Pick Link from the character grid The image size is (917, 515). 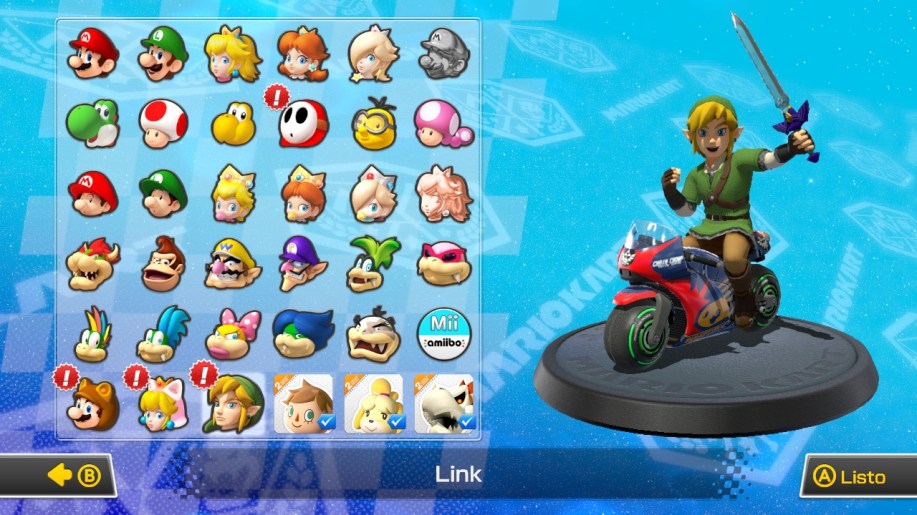coord(233,404)
